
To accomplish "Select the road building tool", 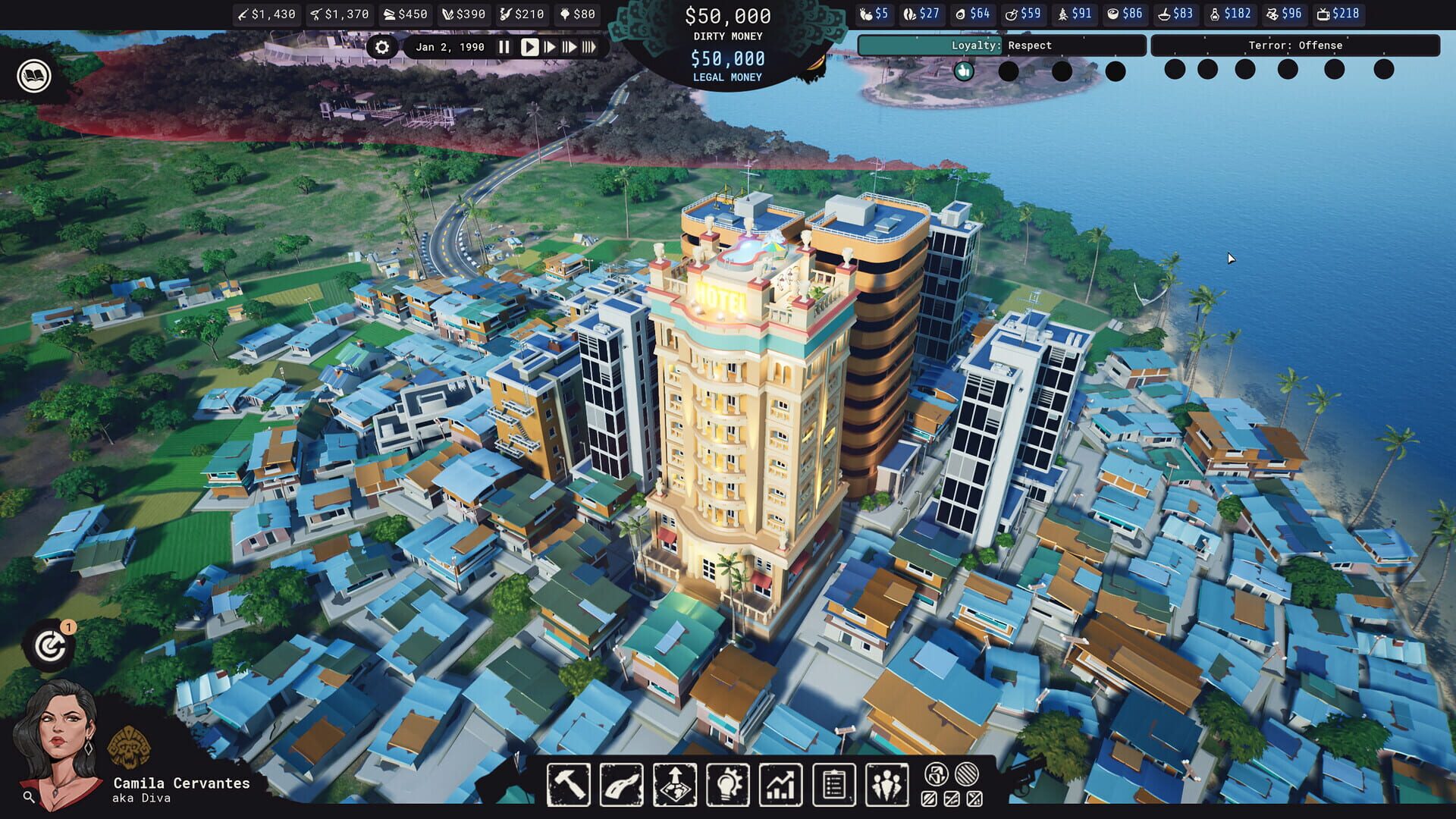I will click(620, 785).
